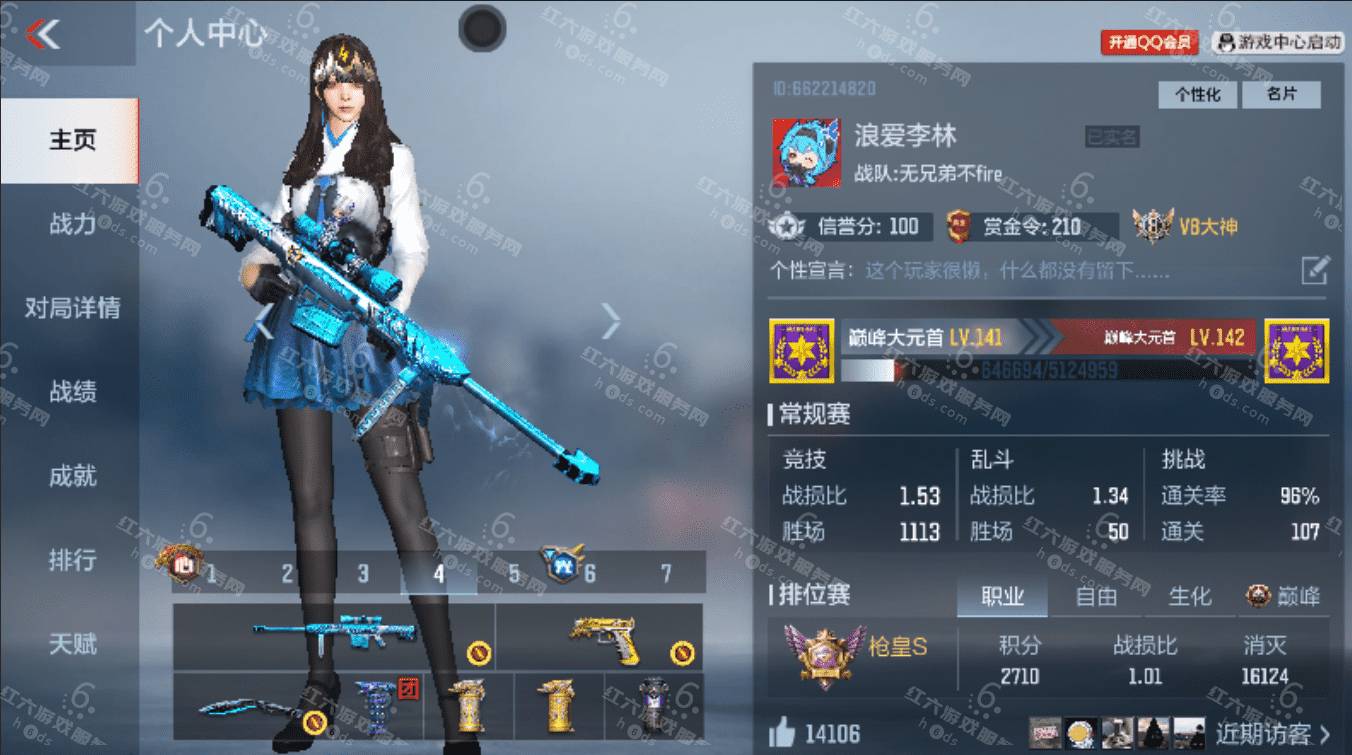
Task: Open the 对局详情 sidebar tab
Action: pos(71,308)
